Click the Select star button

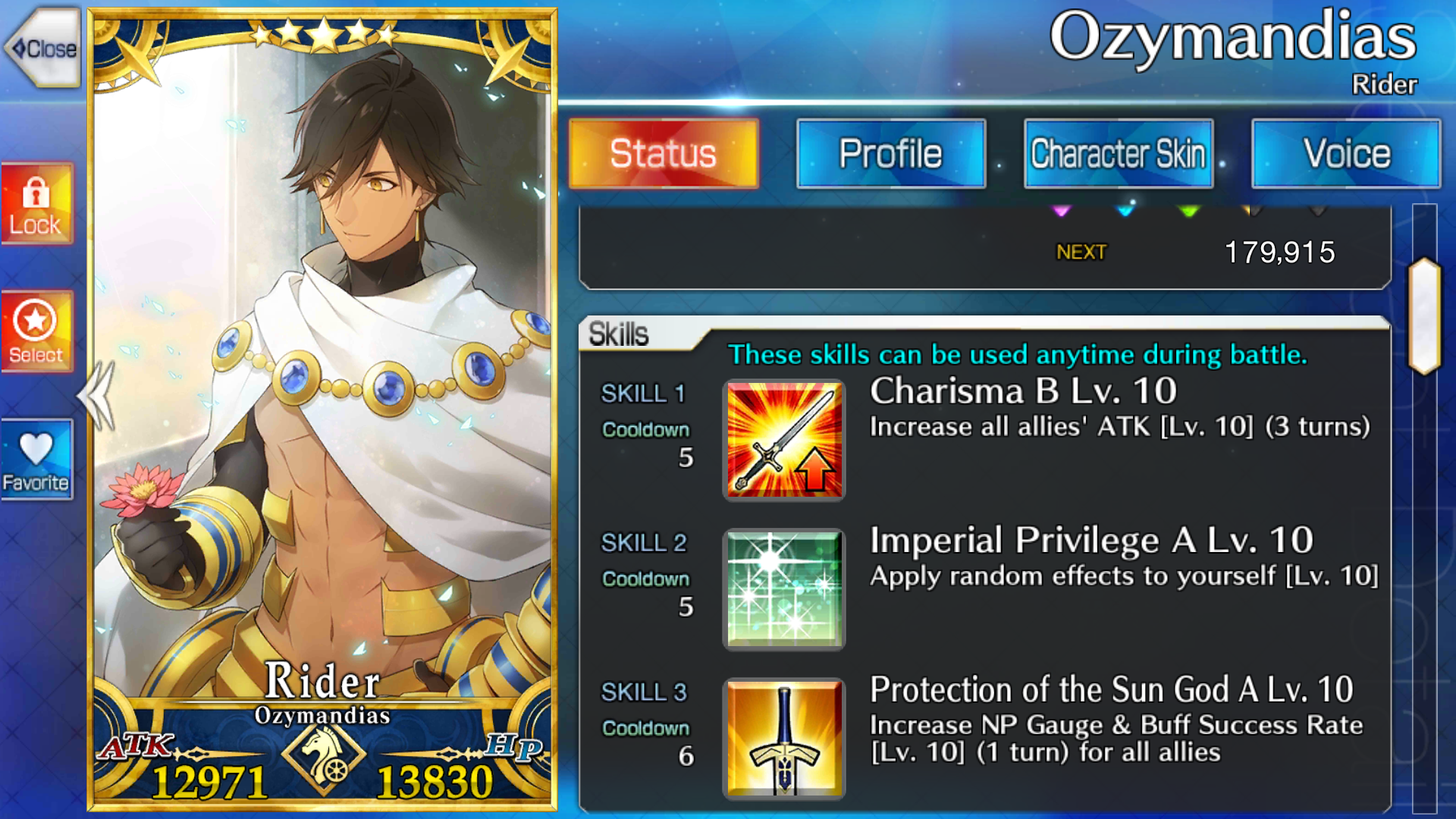click(36, 331)
